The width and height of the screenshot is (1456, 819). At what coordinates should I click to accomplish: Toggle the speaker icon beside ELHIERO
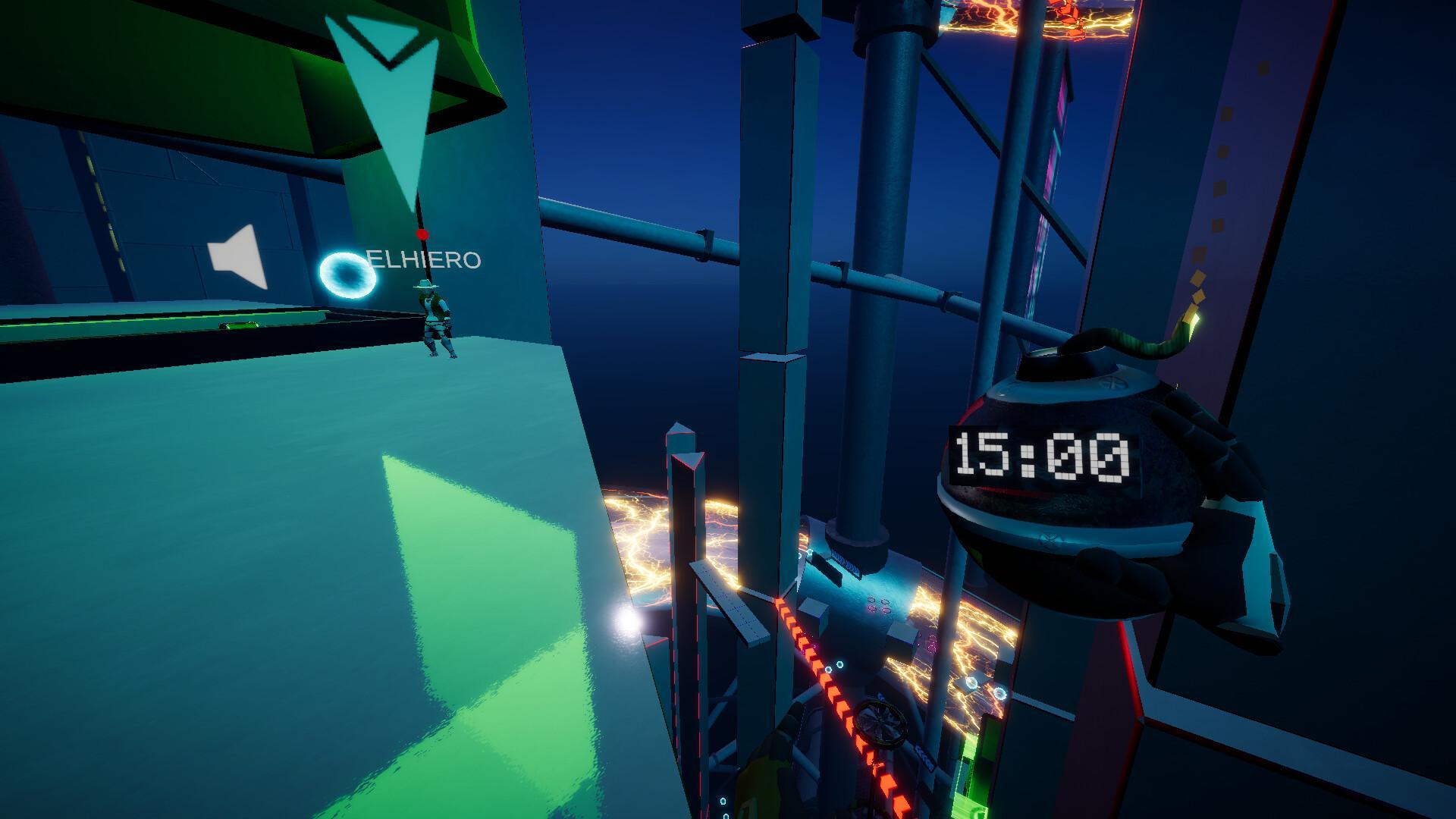click(239, 257)
